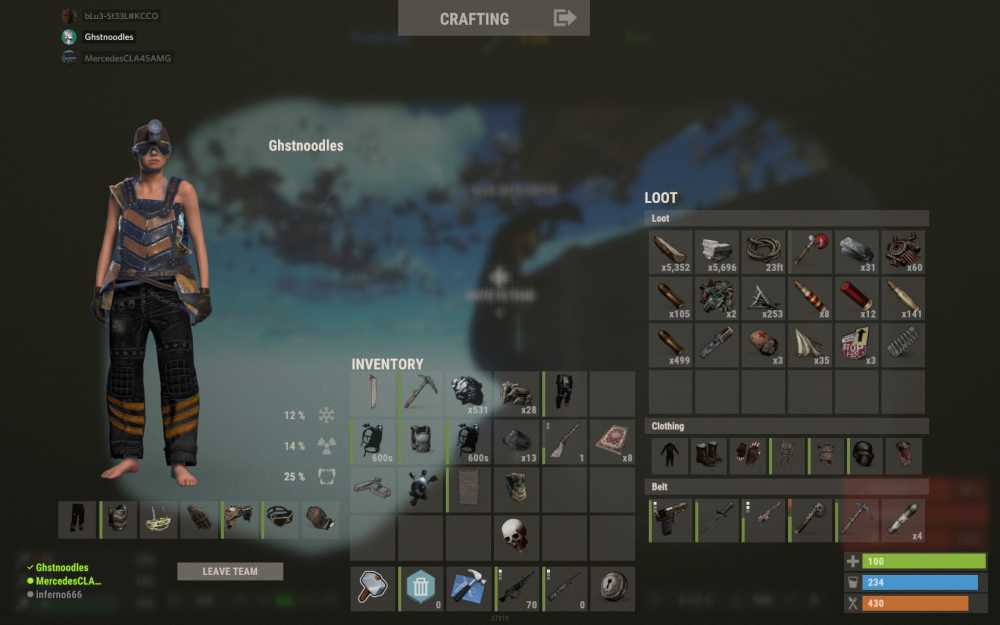The width and height of the screenshot is (1000, 625).
Task: Select the worn pants equipment slot
Action: 78,520
